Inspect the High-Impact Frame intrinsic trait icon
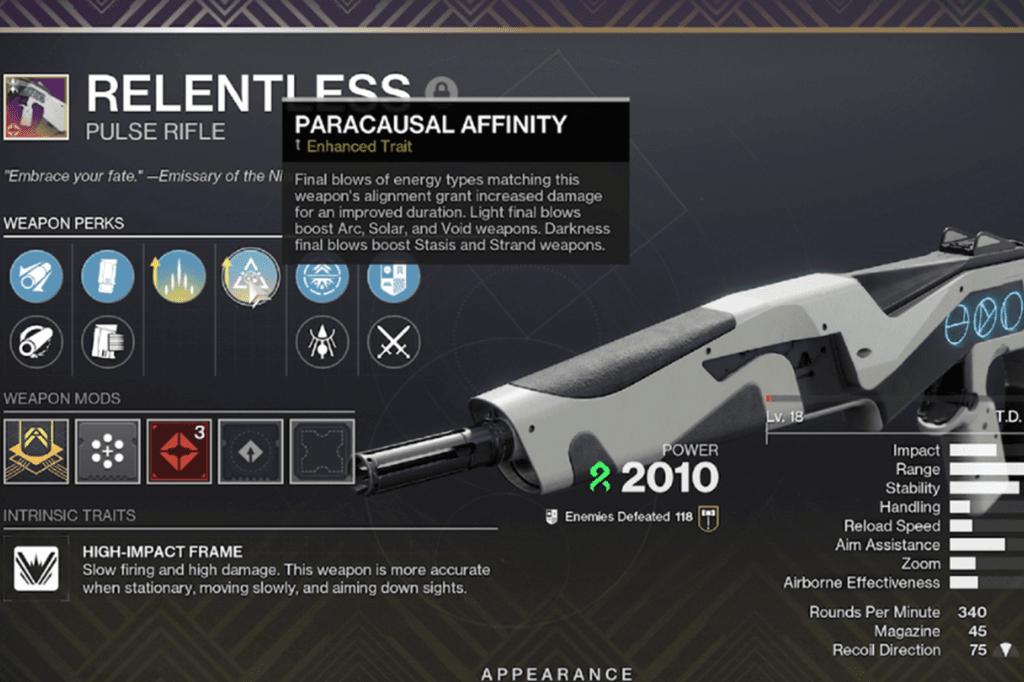Viewport: 1024px width, 682px height. [x=36, y=570]
